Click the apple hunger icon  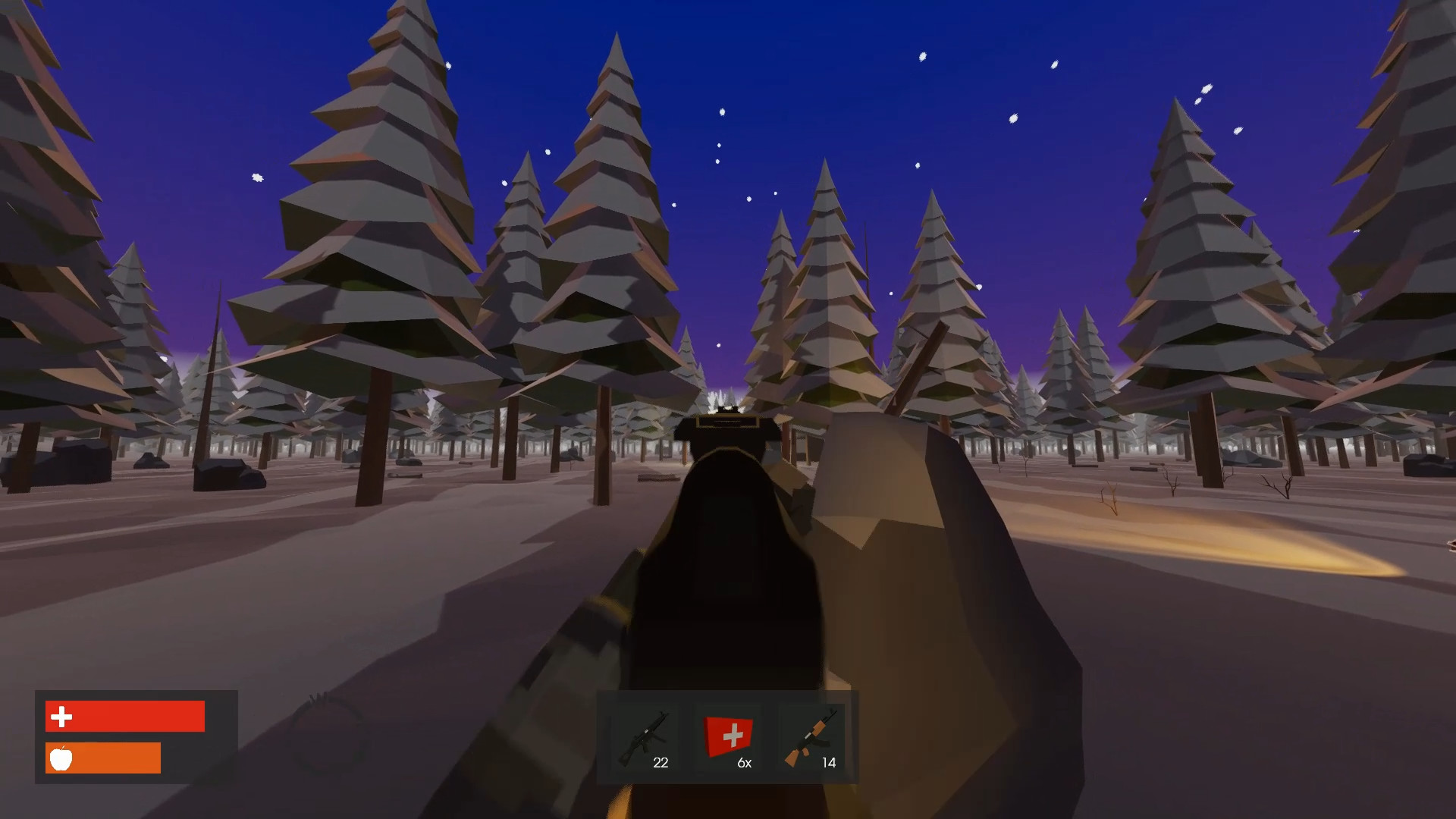pos(62,758)
